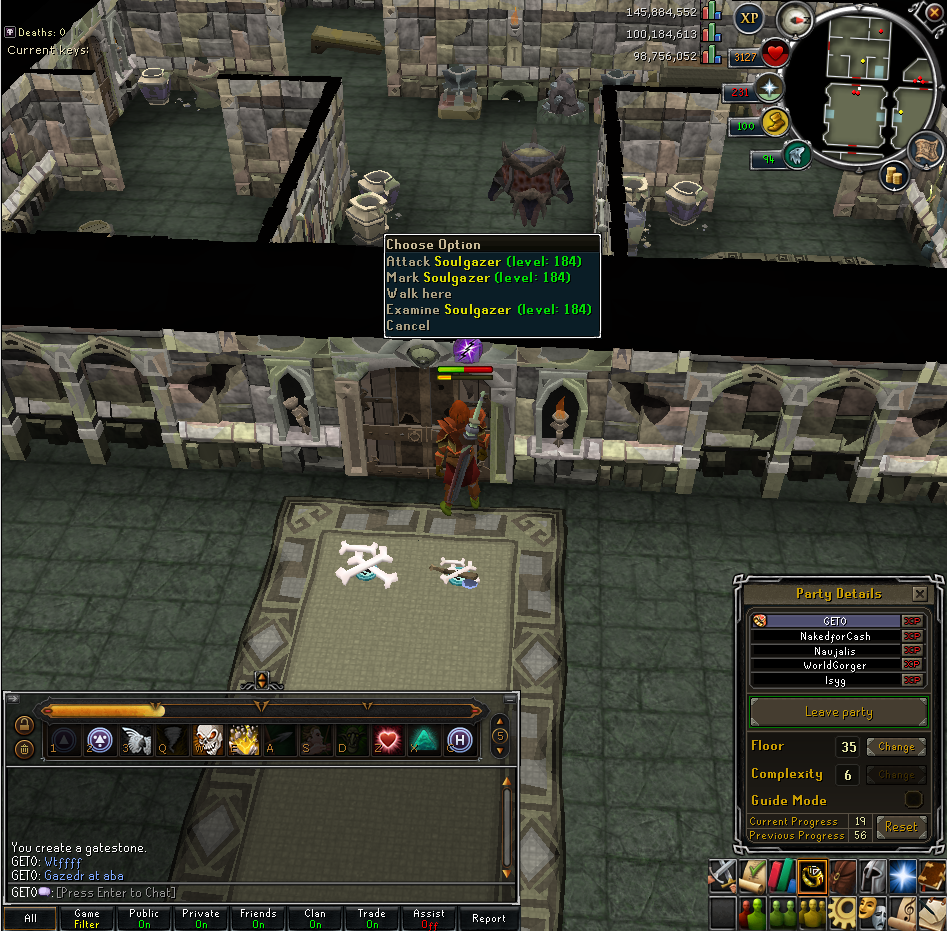The image size is (947, 931).
Task: Toggle the Guide Mode checkbox
Action: 913,799
